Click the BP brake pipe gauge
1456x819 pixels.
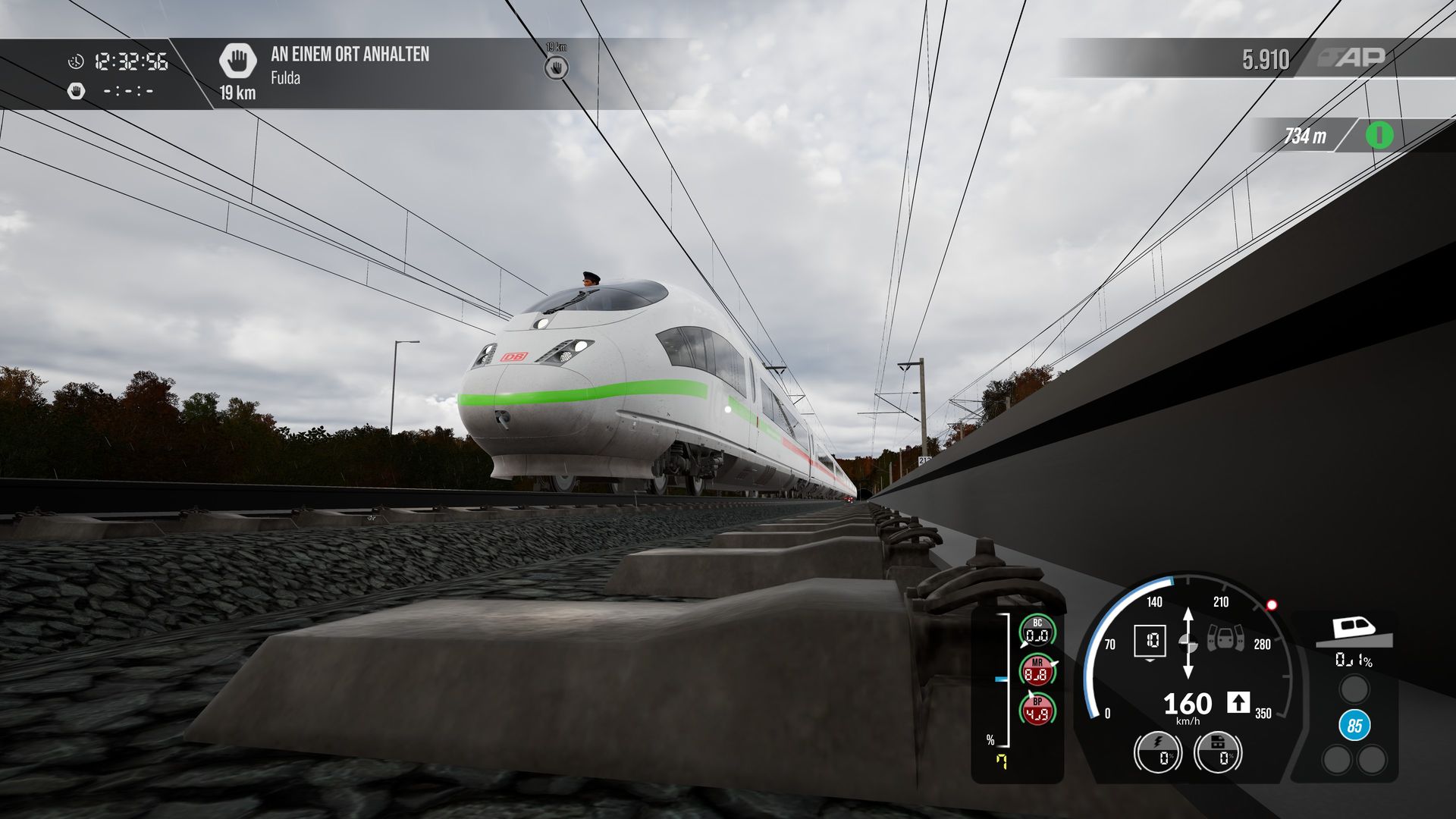1037,710
